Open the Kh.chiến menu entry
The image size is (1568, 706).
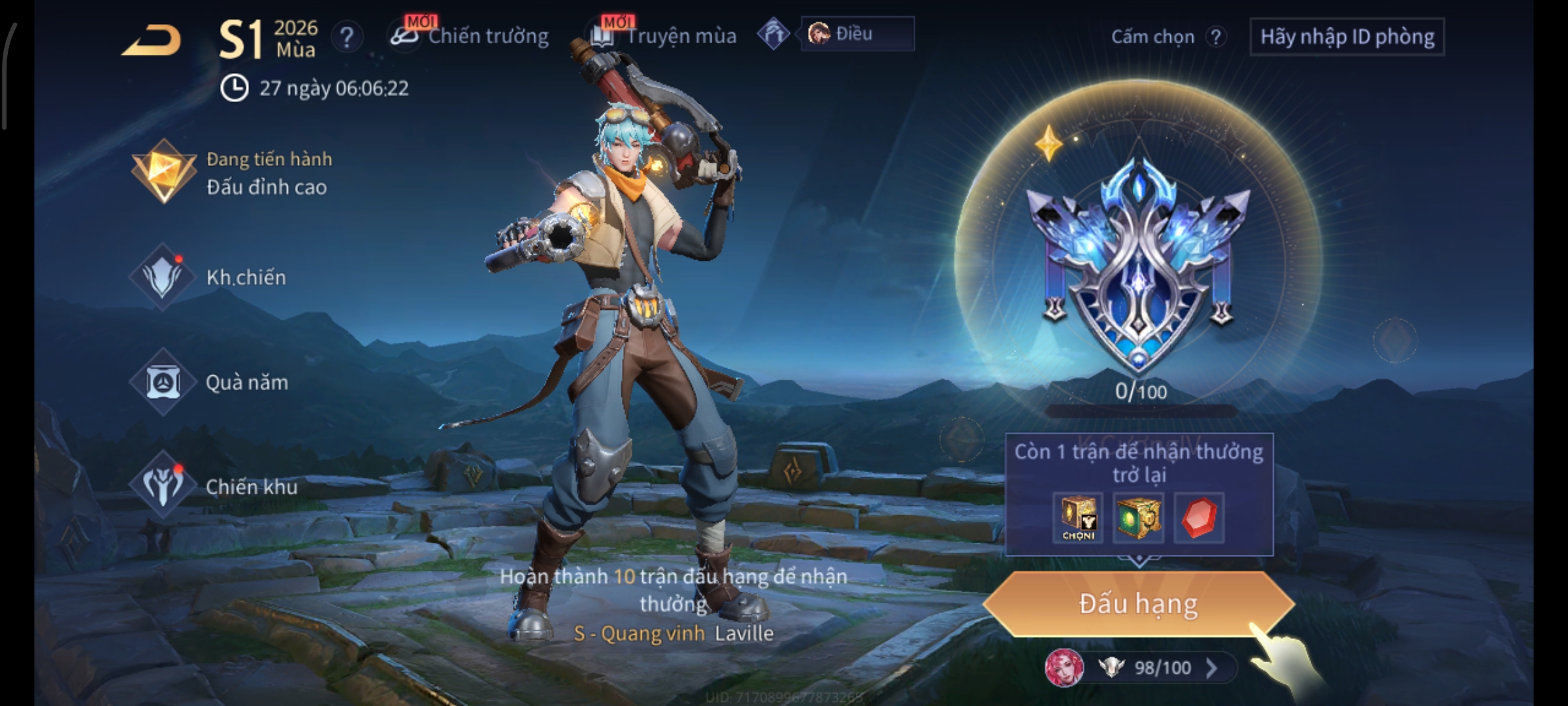209,278
